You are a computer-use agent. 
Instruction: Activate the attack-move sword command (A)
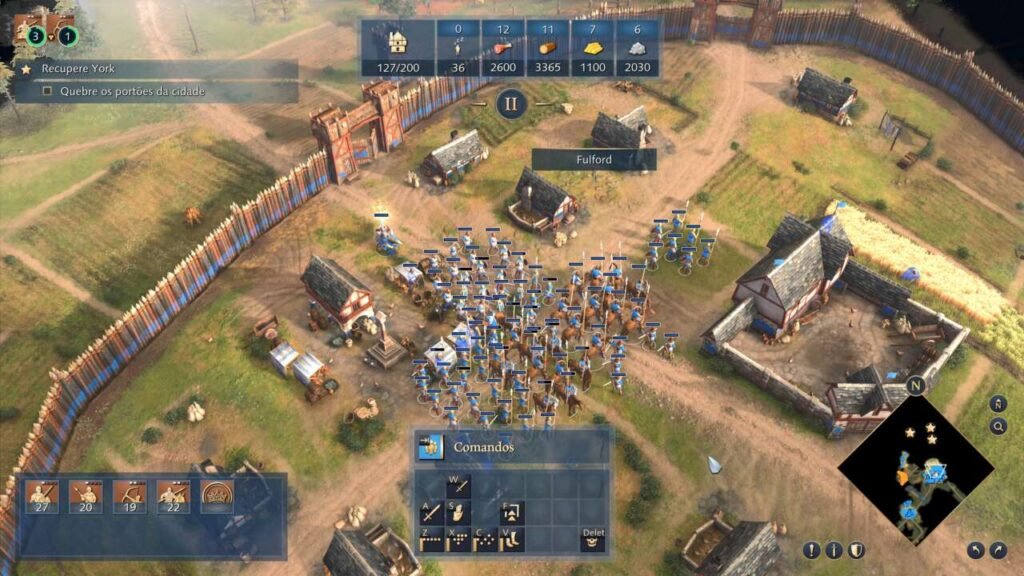pyautogui.click(x=432, y=513)
